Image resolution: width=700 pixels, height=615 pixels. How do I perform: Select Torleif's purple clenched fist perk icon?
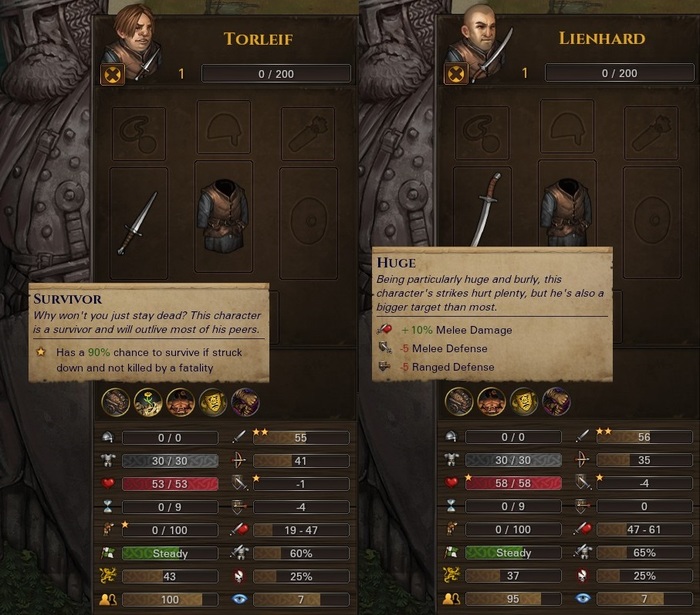click(244, 402)
